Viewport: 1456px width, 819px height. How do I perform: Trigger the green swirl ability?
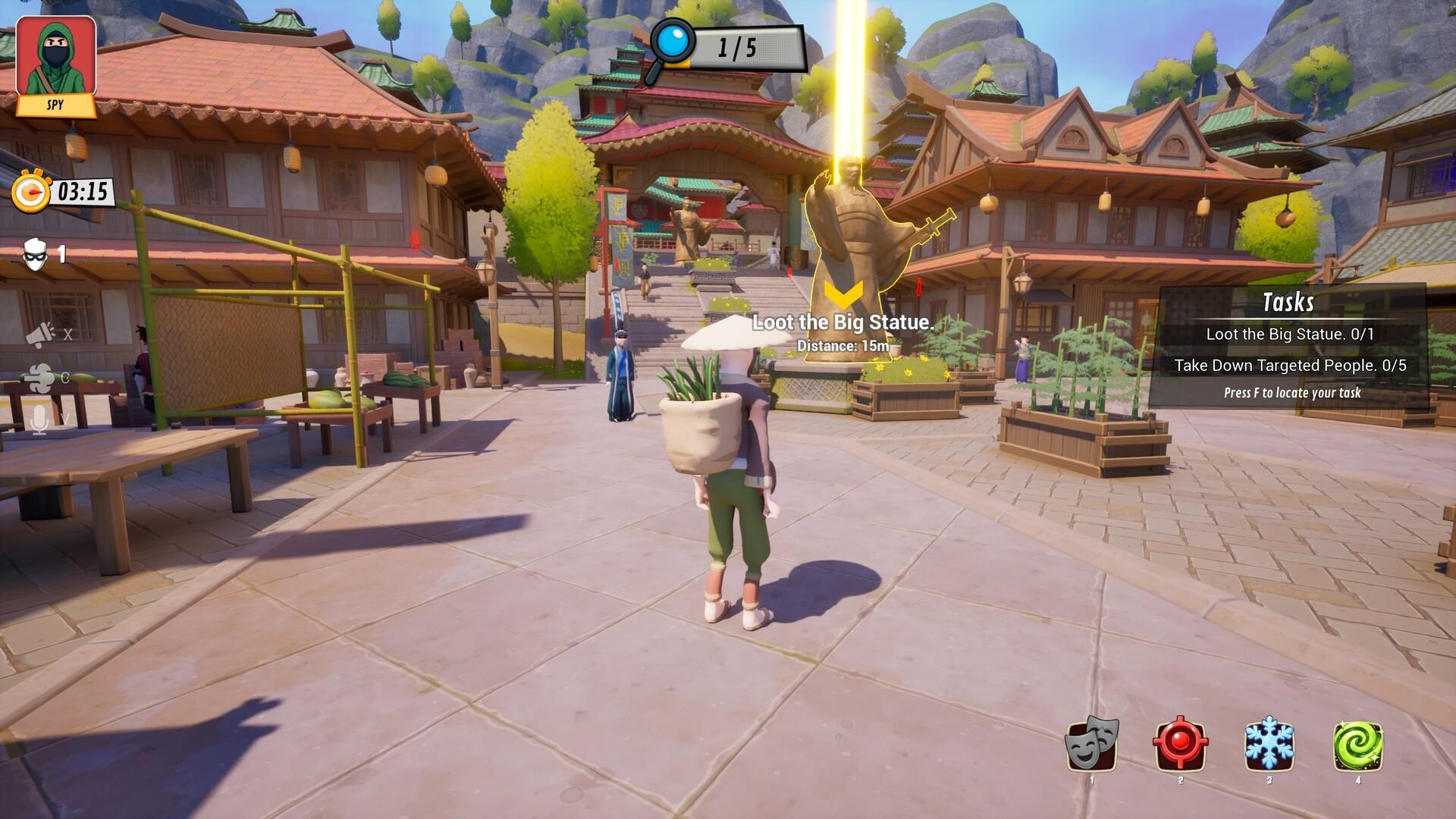point(1357,744)
